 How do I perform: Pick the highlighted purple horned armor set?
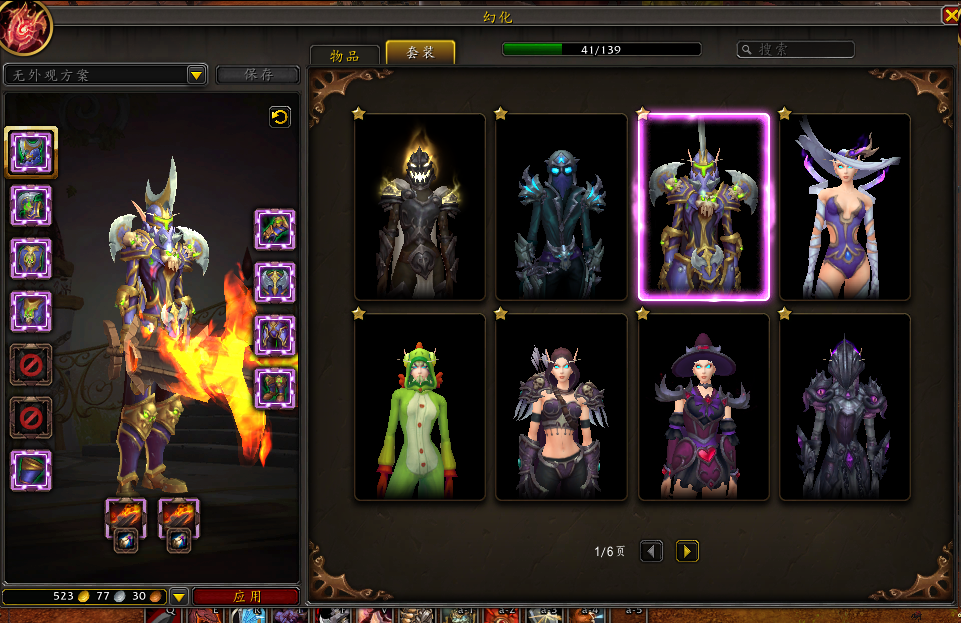point(704,207)
